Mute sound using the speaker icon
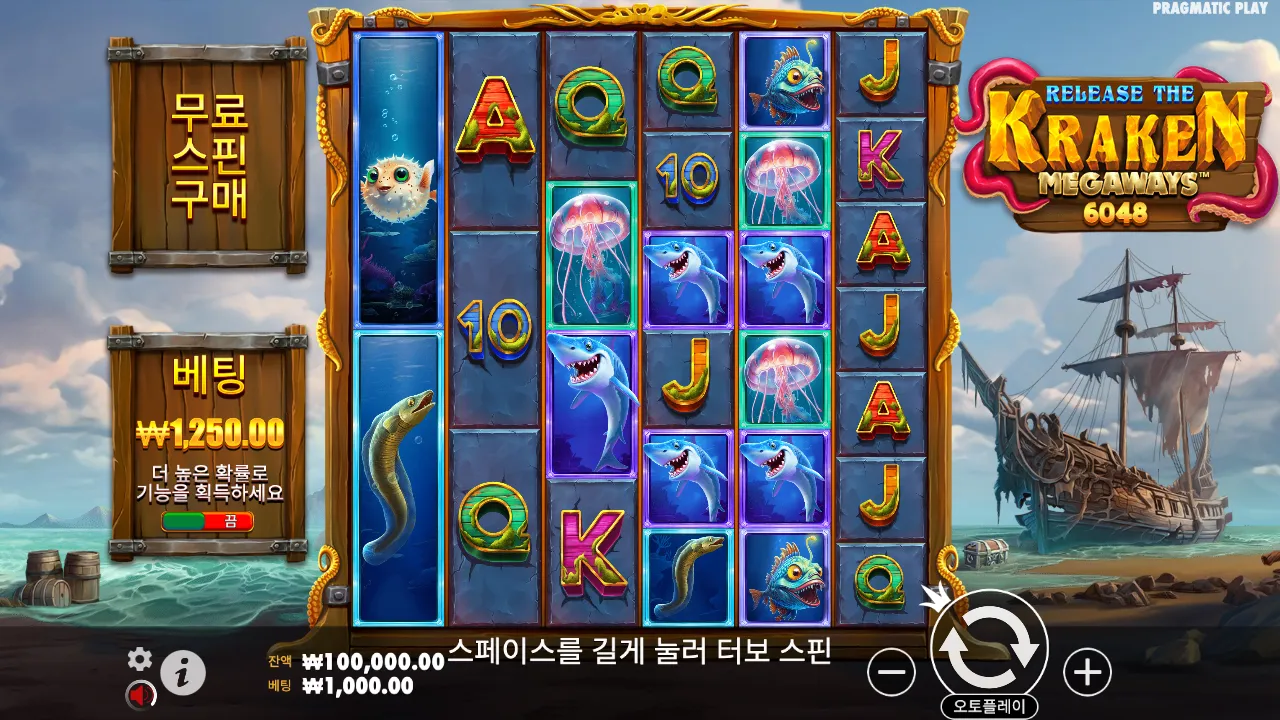1280x720 pixels. [x=139, y=692]
